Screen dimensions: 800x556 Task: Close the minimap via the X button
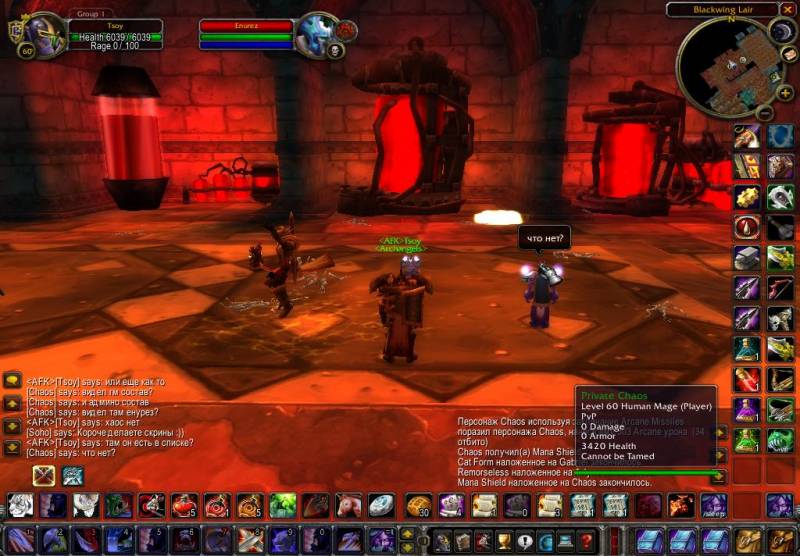pos(789,10)
